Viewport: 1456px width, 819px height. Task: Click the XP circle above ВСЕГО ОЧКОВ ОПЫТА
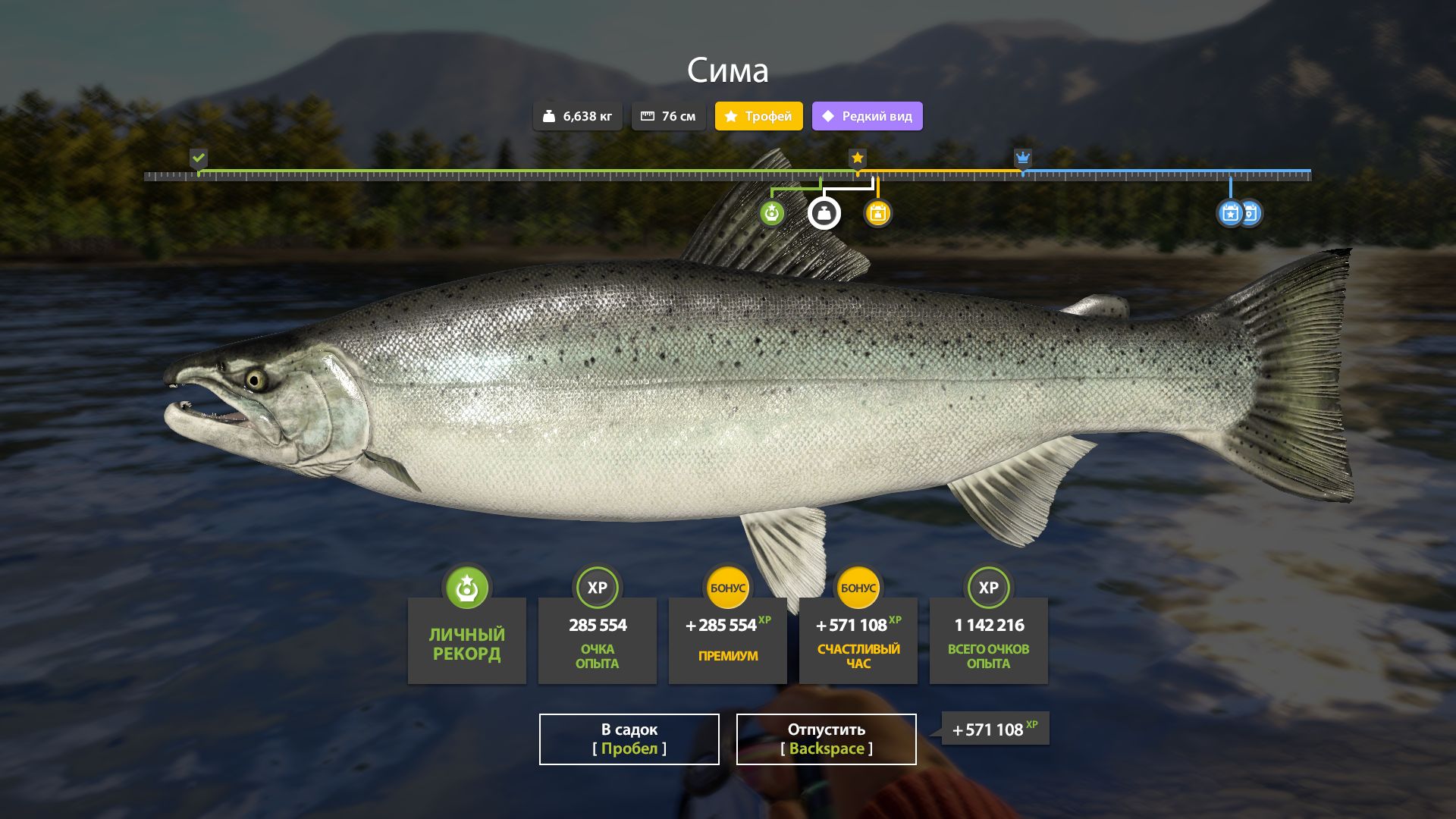coord(988,588)
